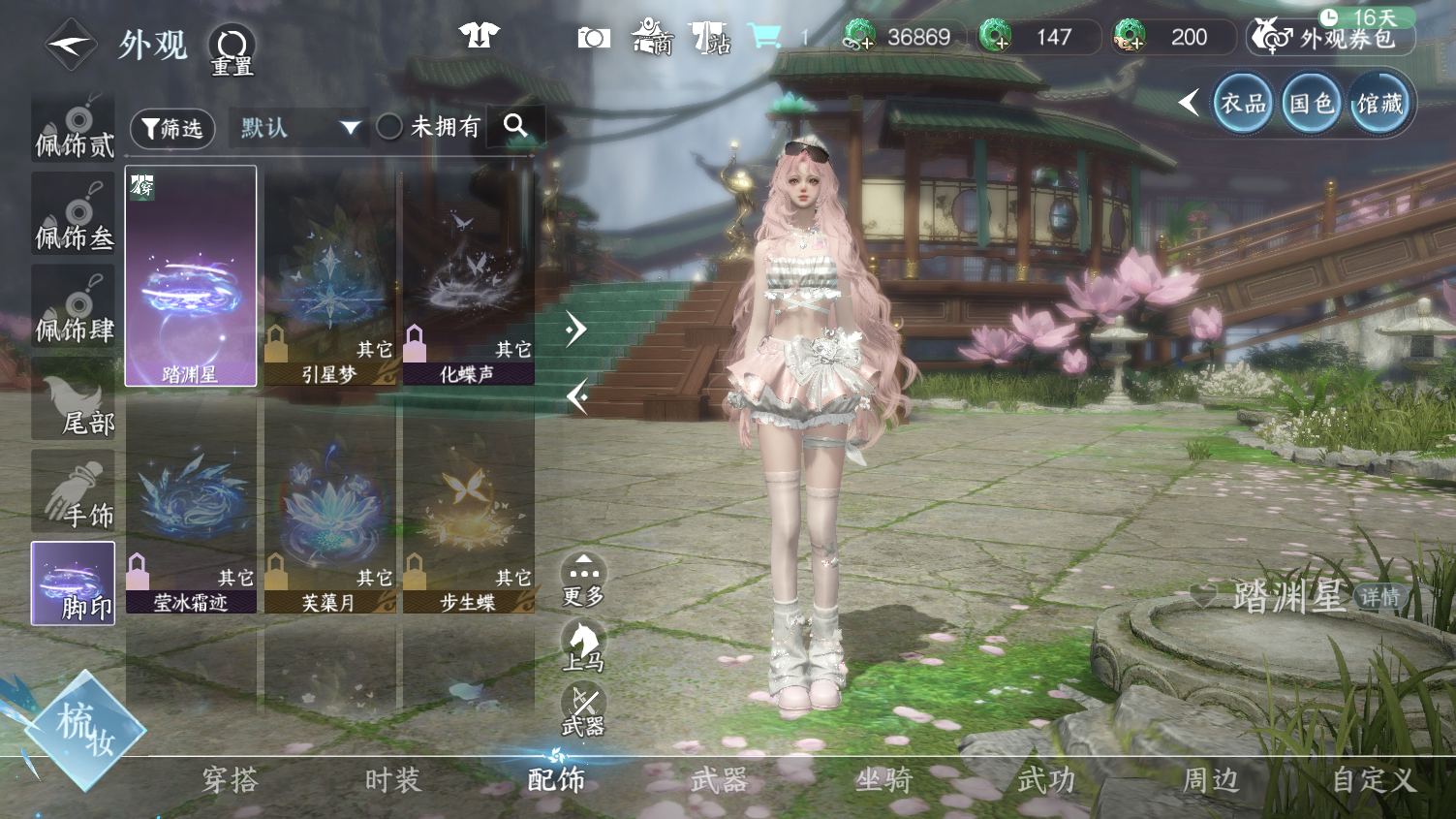The image size is (1456, 819).
Task: Select the 踏渊星 footprint item
Action: coord(191,276)
